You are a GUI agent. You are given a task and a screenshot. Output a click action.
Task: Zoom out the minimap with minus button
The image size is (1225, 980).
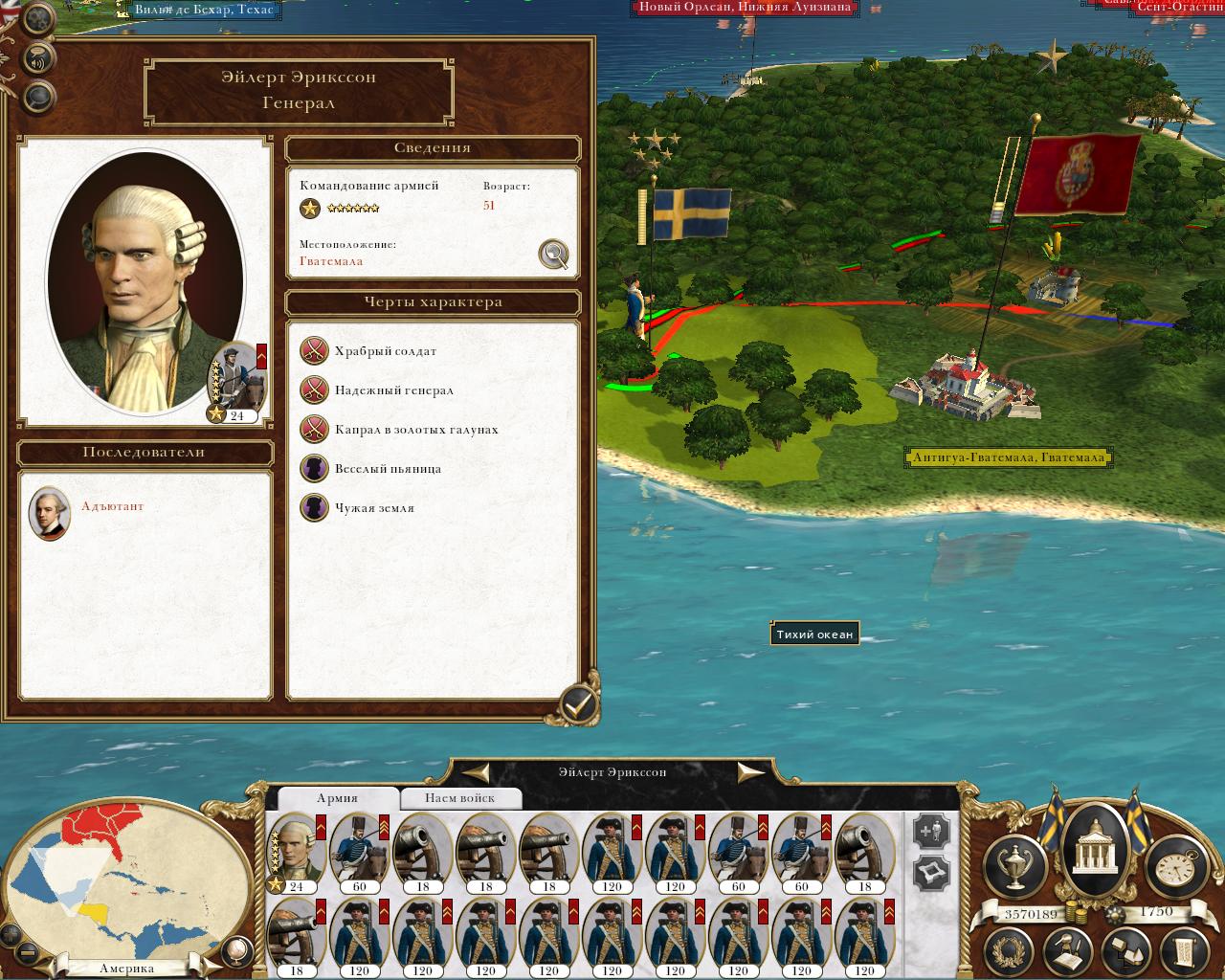pos(28,953)
